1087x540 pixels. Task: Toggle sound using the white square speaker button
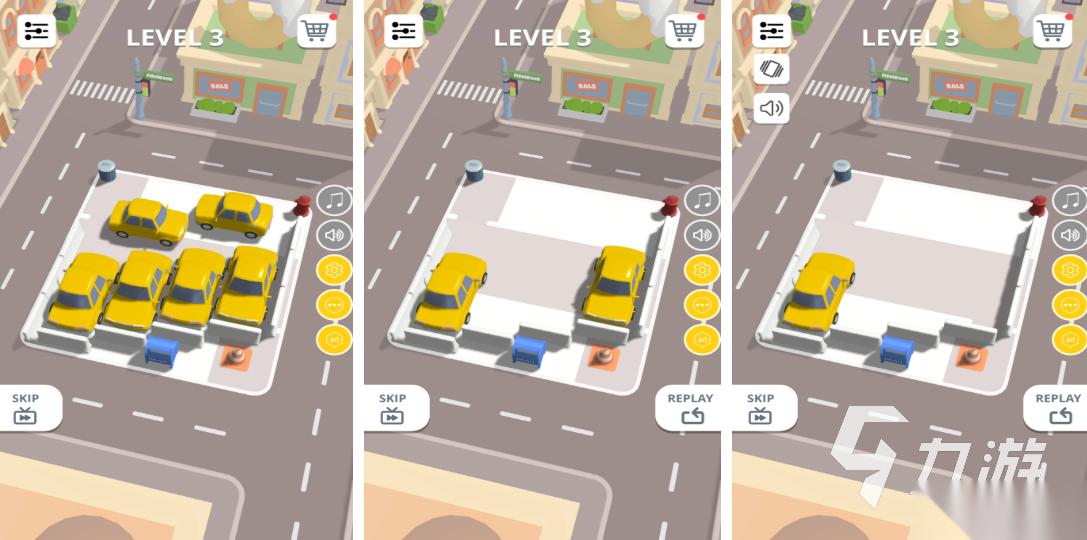click(771, 108)
